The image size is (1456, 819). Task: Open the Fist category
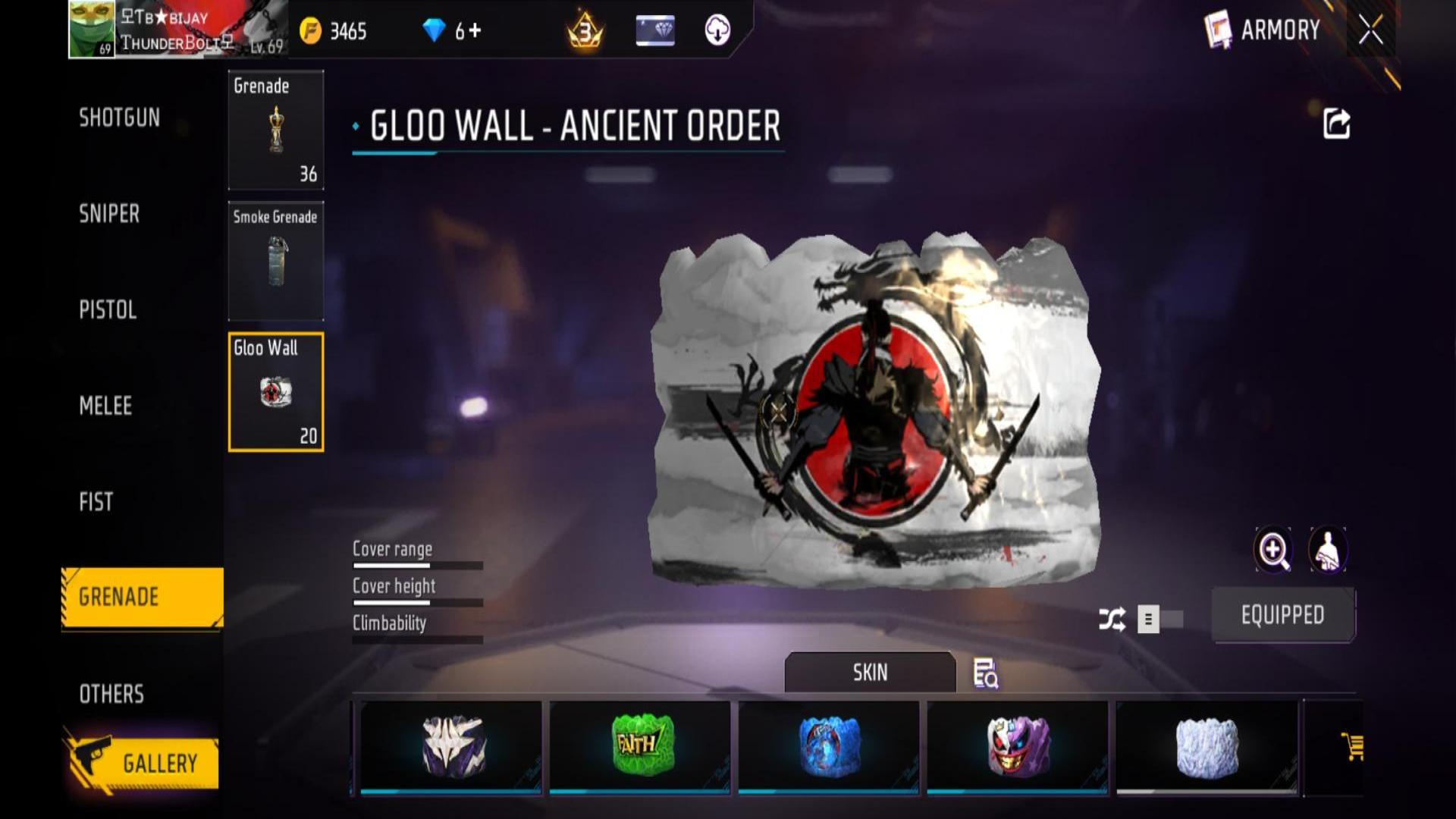(96, 501)
